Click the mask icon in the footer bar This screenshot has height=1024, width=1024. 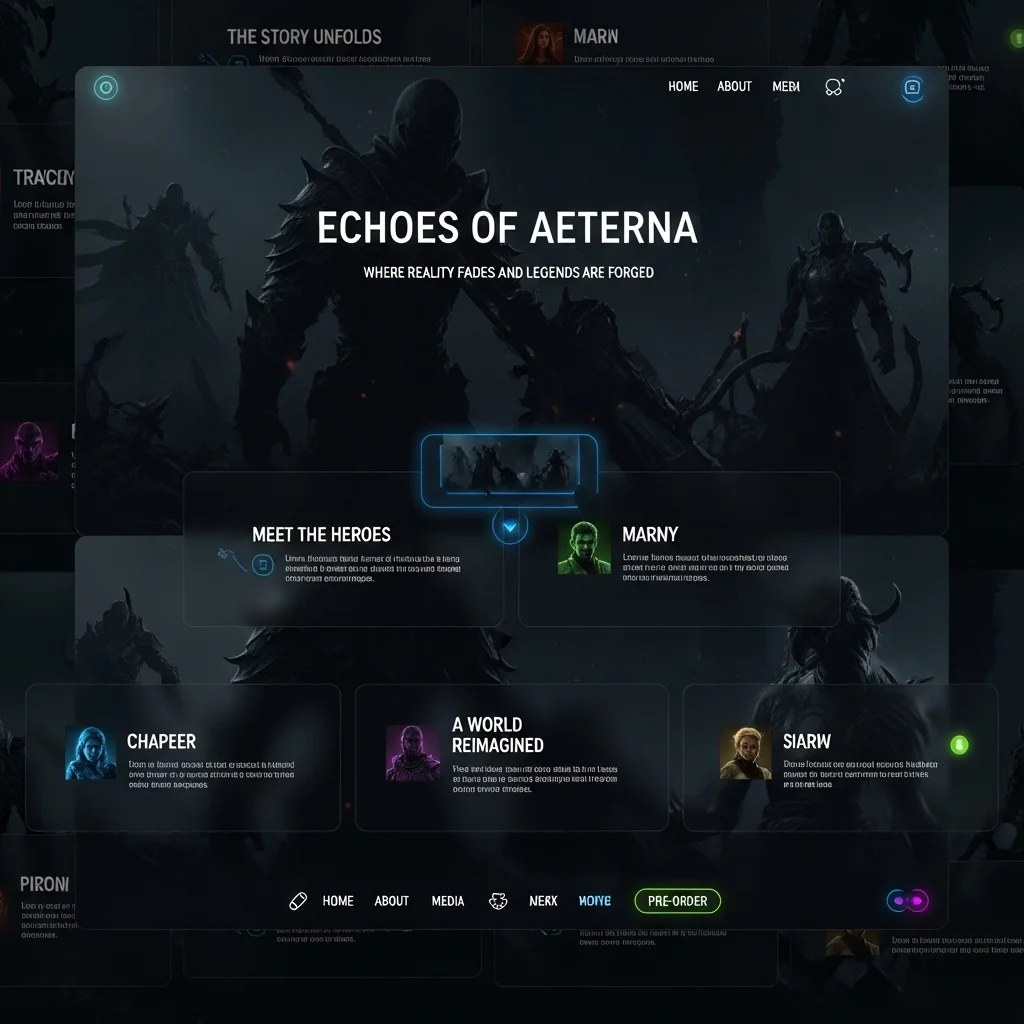pos(497,901)
